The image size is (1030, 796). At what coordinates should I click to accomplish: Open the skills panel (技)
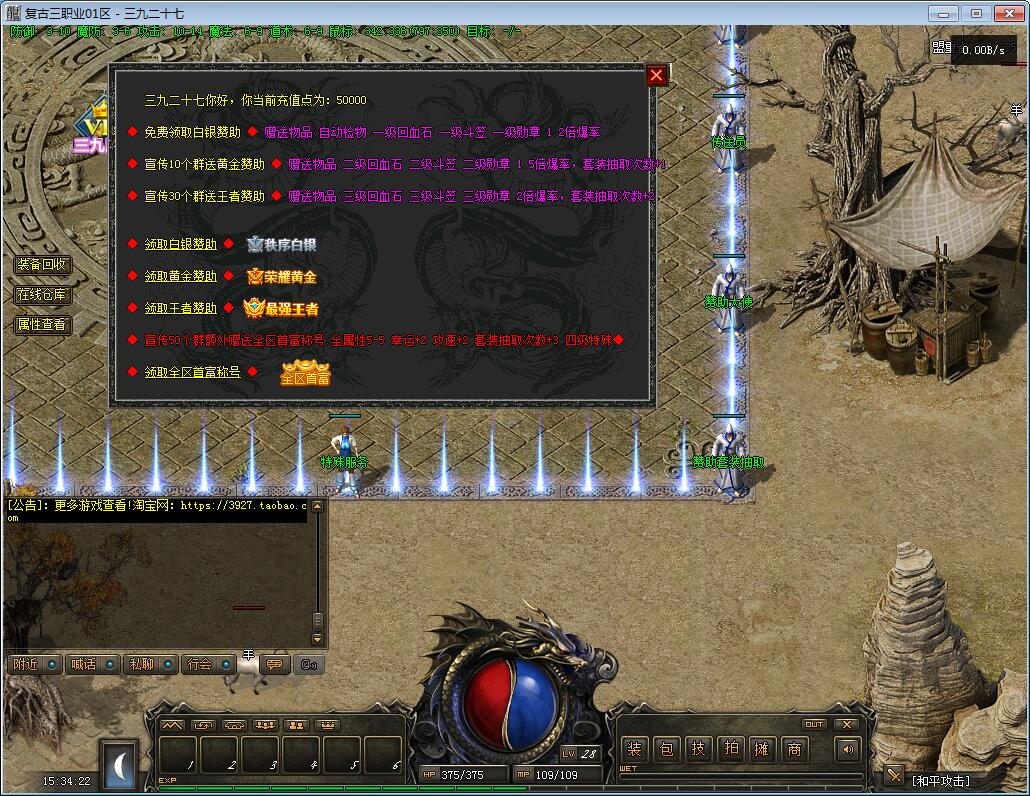coord(699,749)
